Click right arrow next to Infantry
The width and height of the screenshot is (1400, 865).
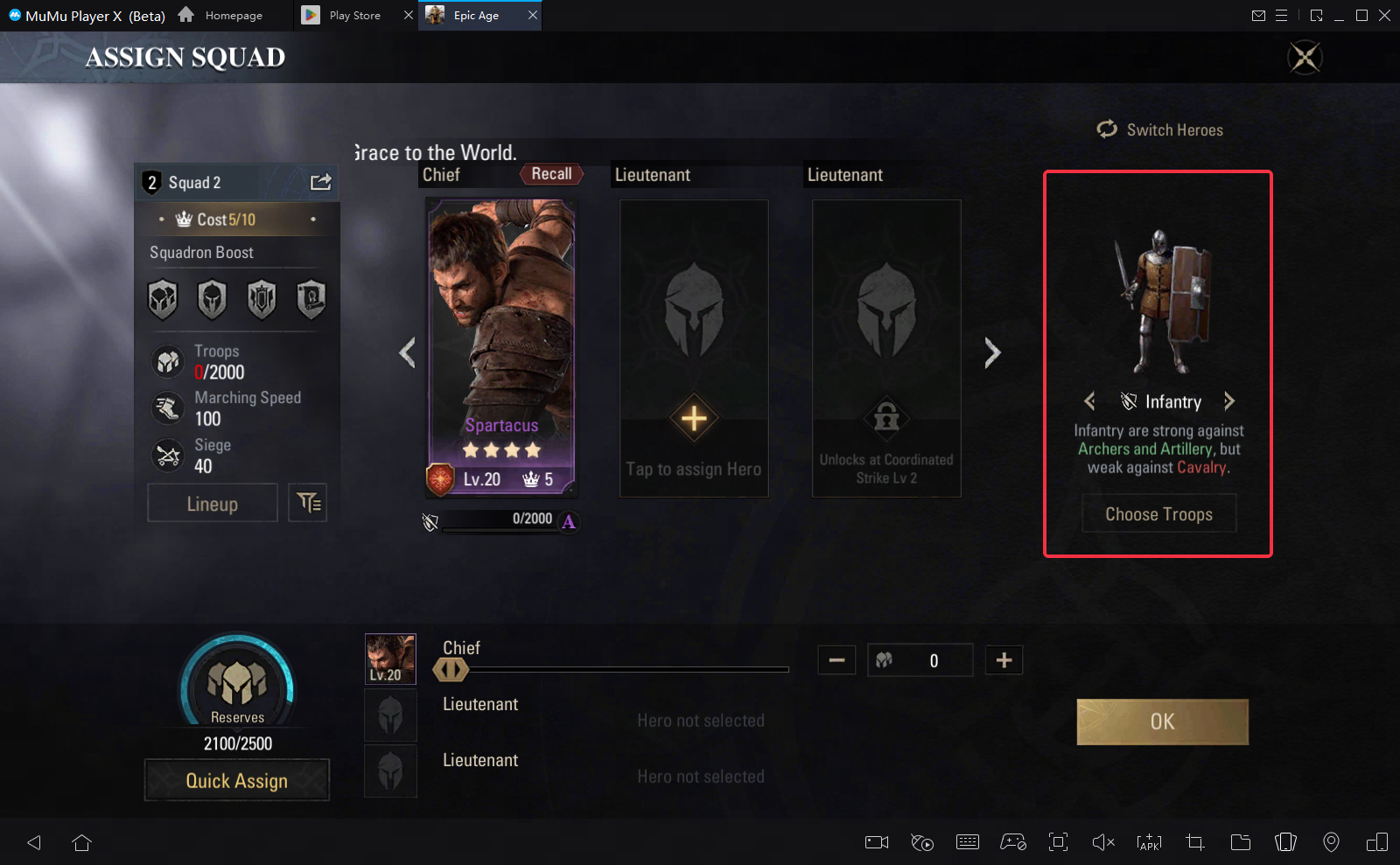pyautogui.click(x=1228, y=401)
